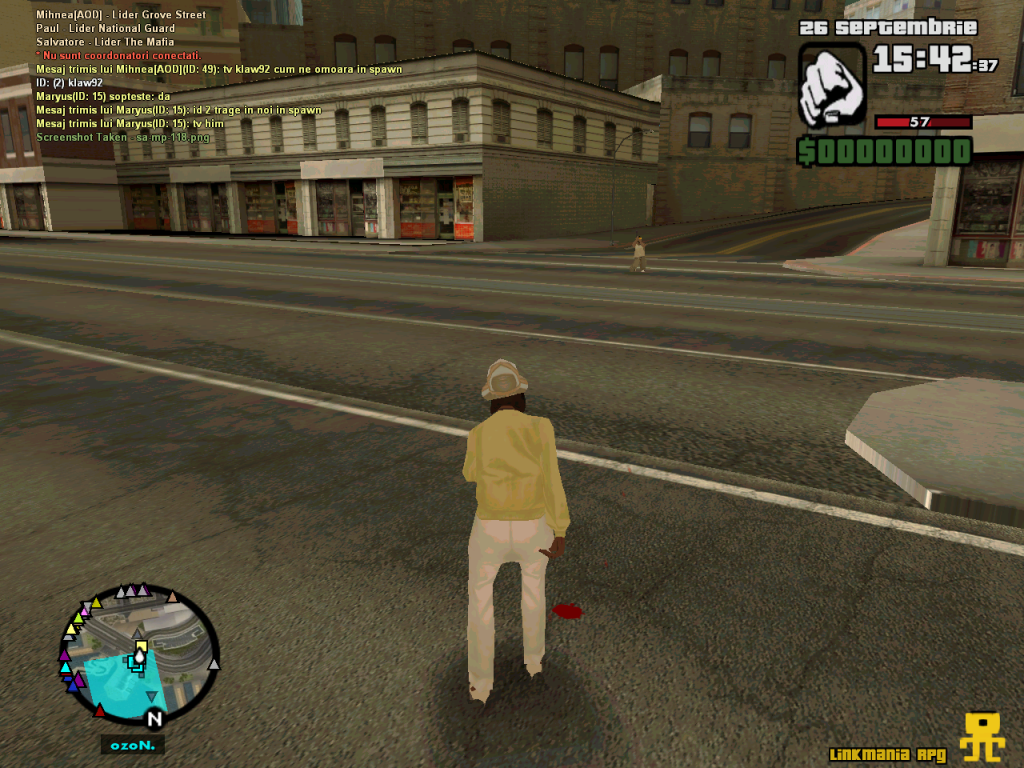This screenshot has height=768, width=1024.
Task: Open the circular radar minimap
Action: click(x=138, y=655)
